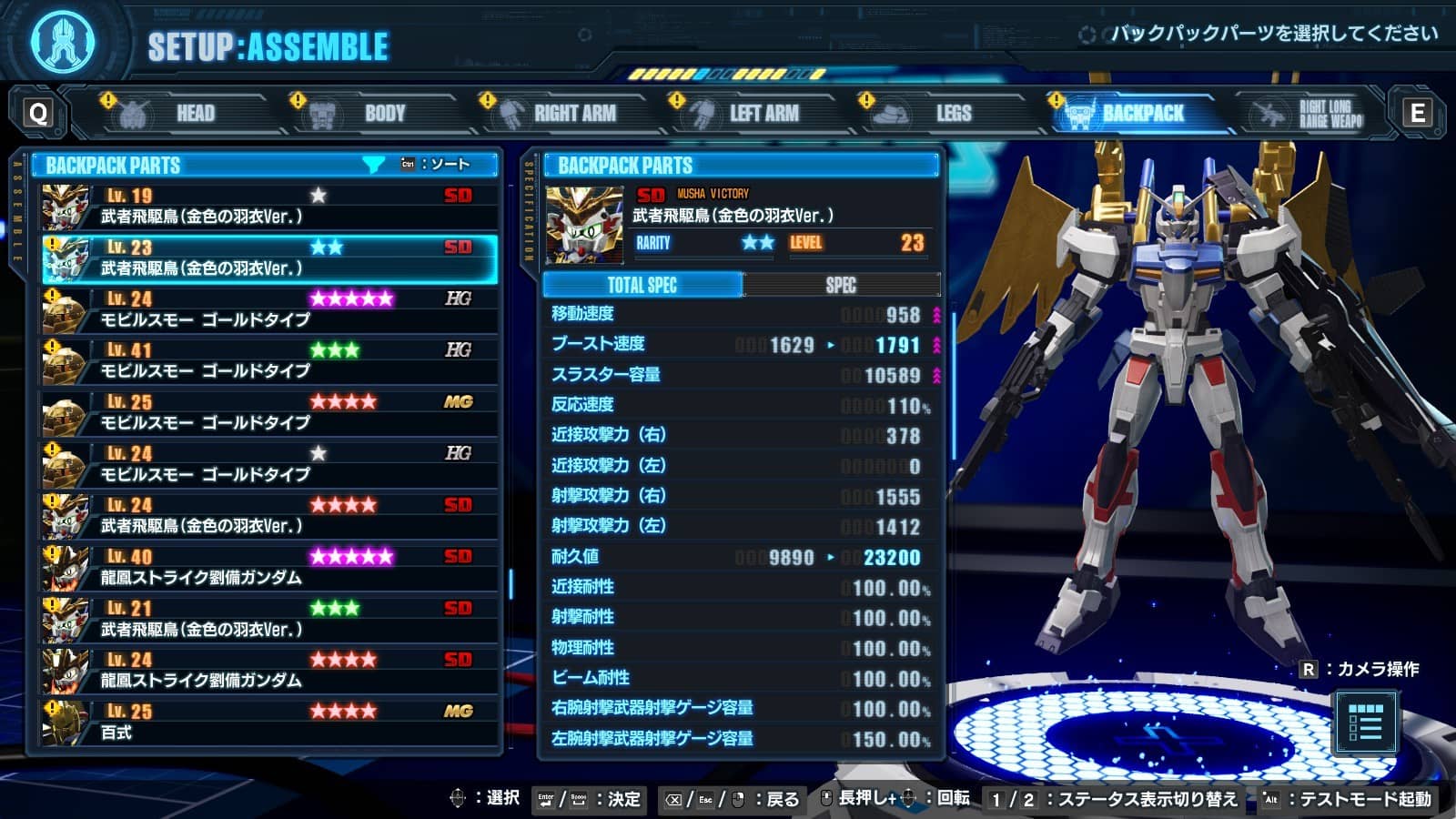The width and height of the screenshot is (1456, 819).
Task: Switch to the SPEC tab
Action: coord(843,285)
